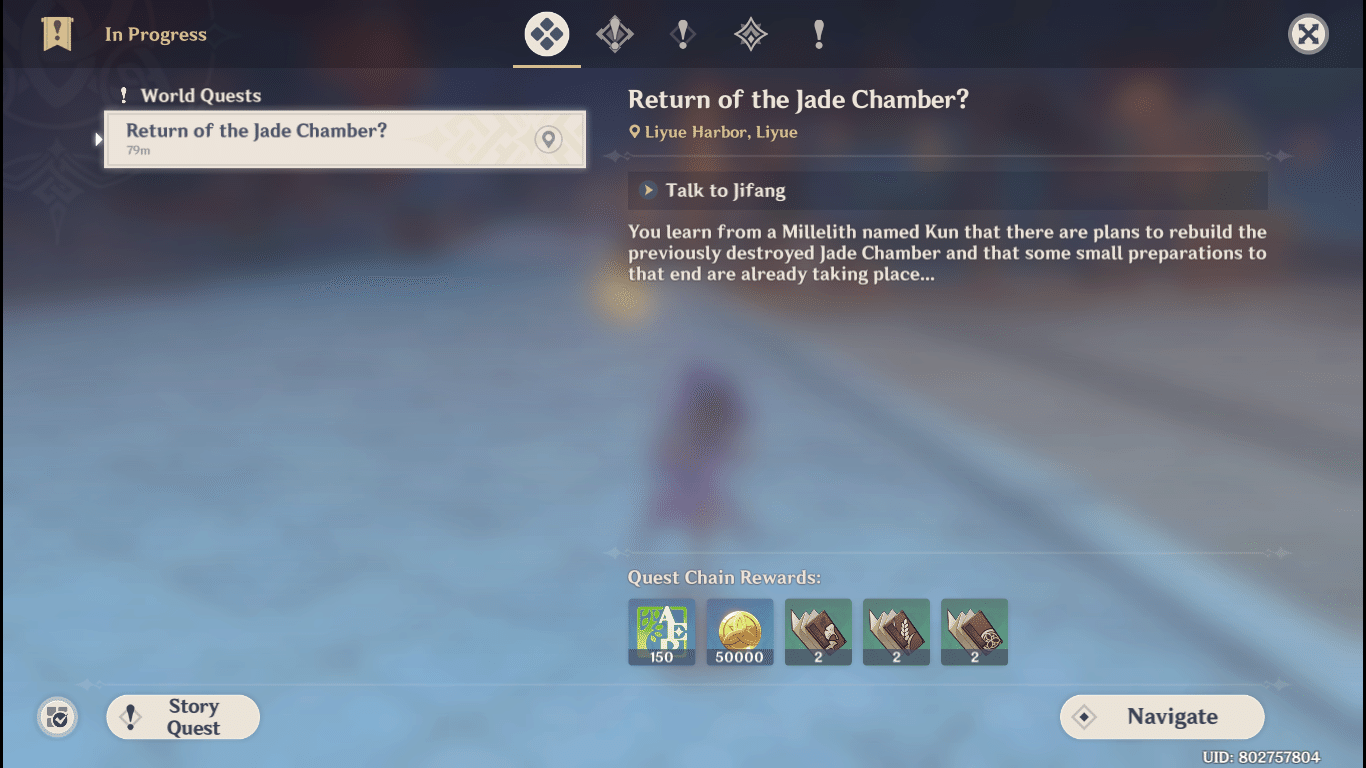Select the Adventure EXP 150 reward
This screenshot has width=1366, height=768.
pyautogui.click(x=662, y=632)
